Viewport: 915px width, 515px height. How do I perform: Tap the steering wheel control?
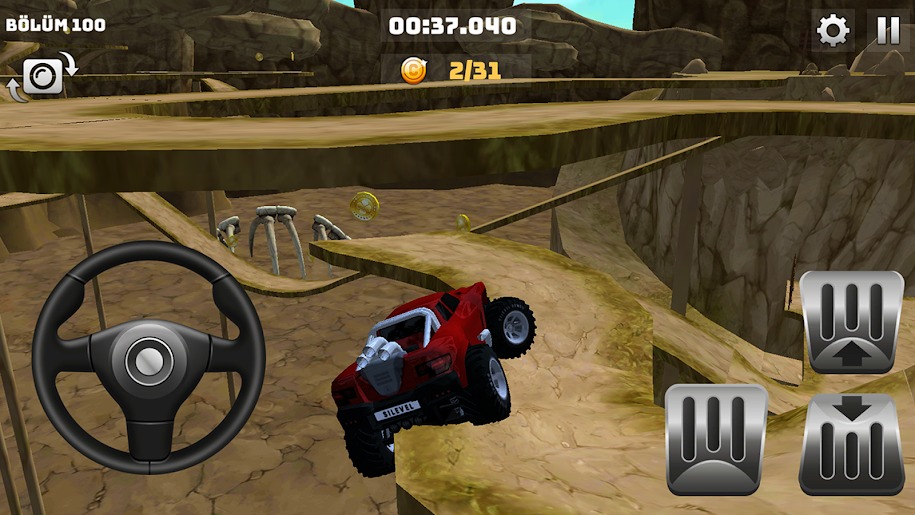148,358
